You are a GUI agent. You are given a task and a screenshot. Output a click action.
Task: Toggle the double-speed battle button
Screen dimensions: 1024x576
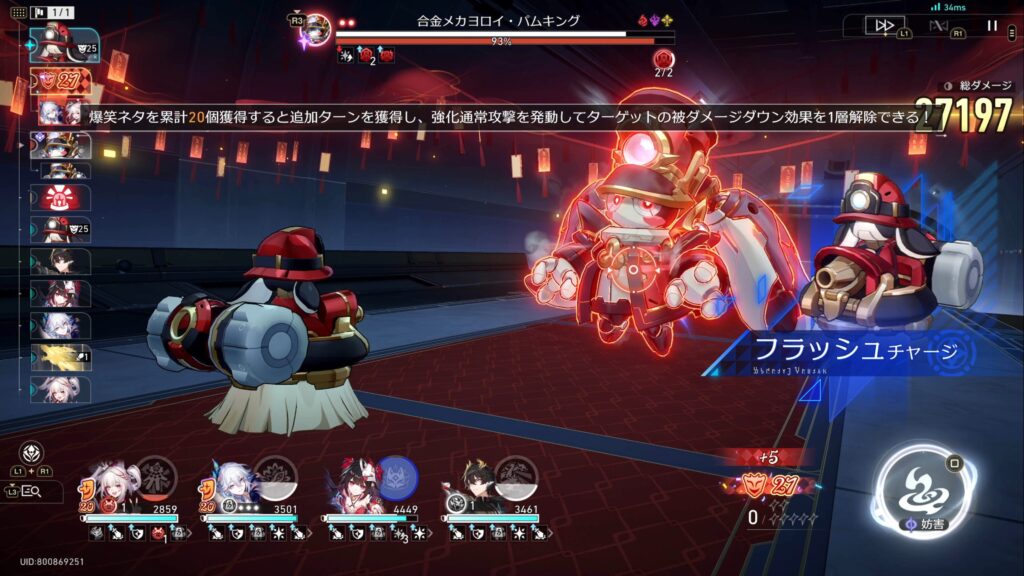click(x=884, y=25)
